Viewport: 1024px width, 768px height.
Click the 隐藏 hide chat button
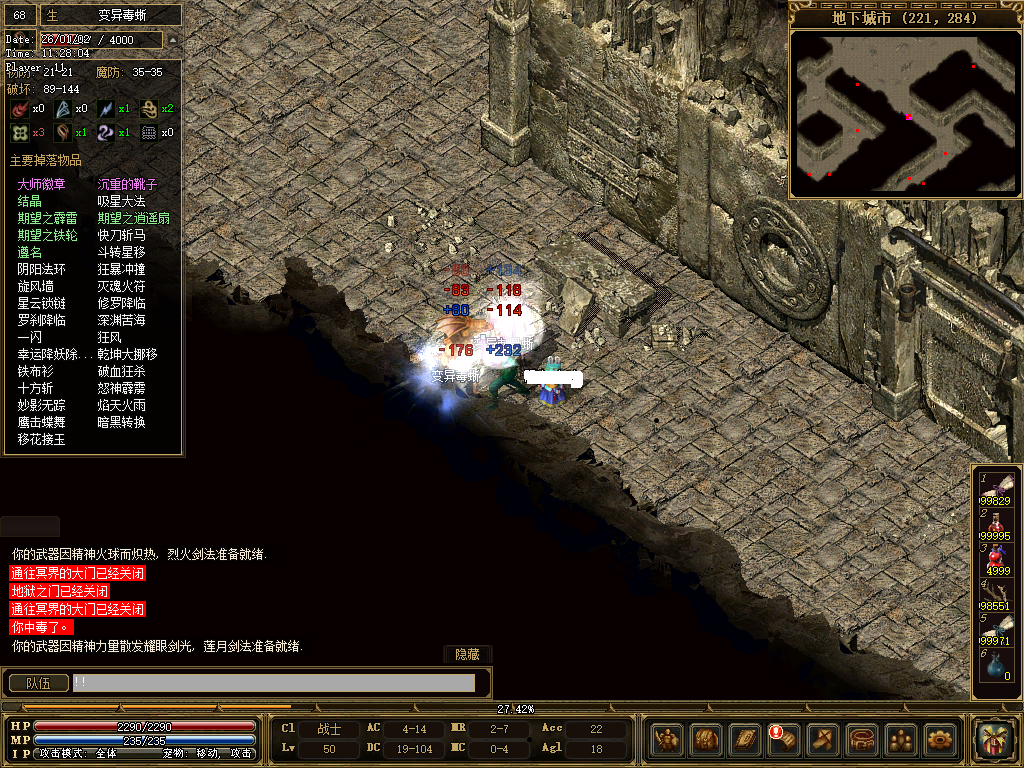(467, 654)
